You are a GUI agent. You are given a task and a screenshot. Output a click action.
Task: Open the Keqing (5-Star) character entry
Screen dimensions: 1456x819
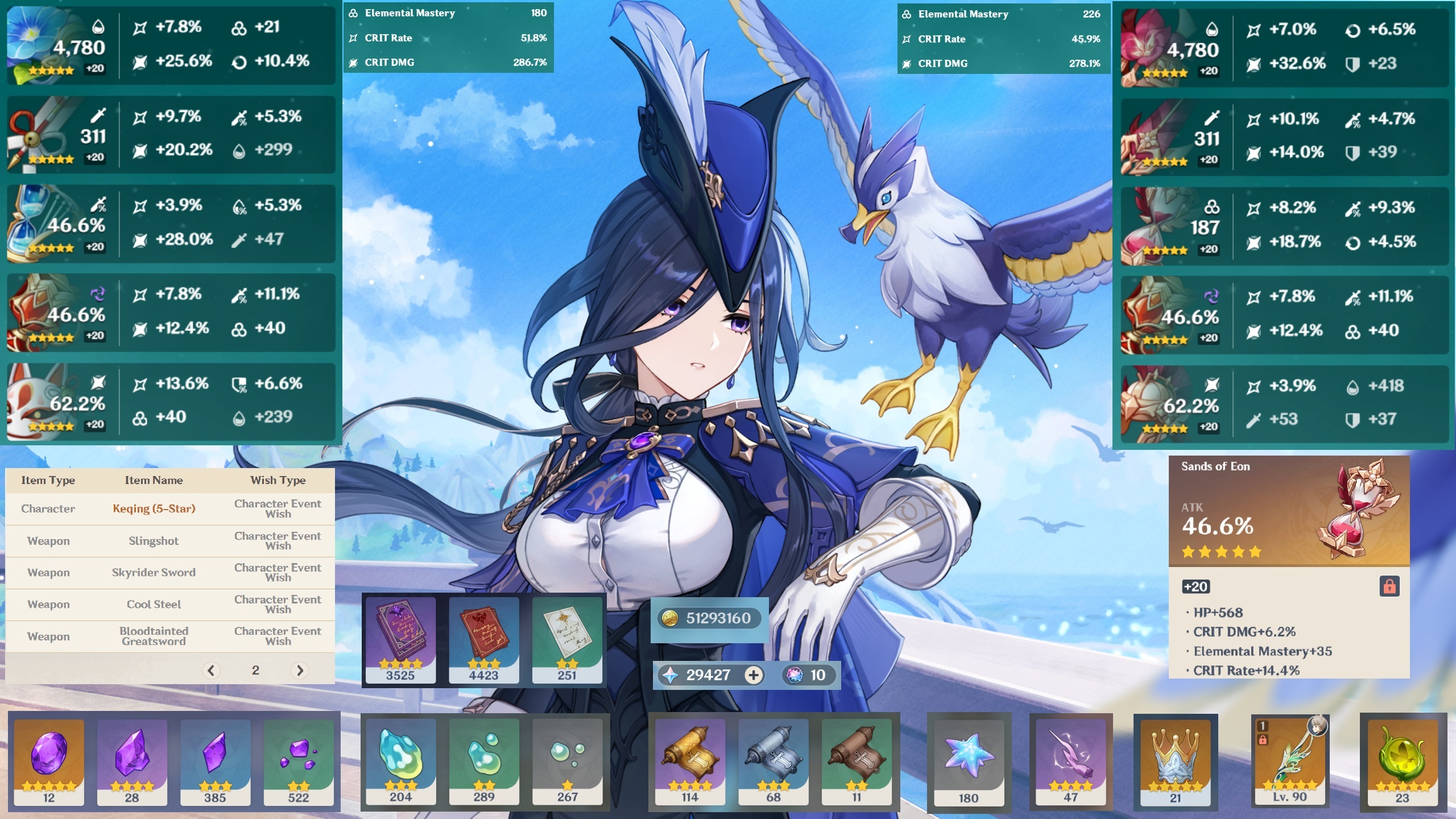coord(154,508)
